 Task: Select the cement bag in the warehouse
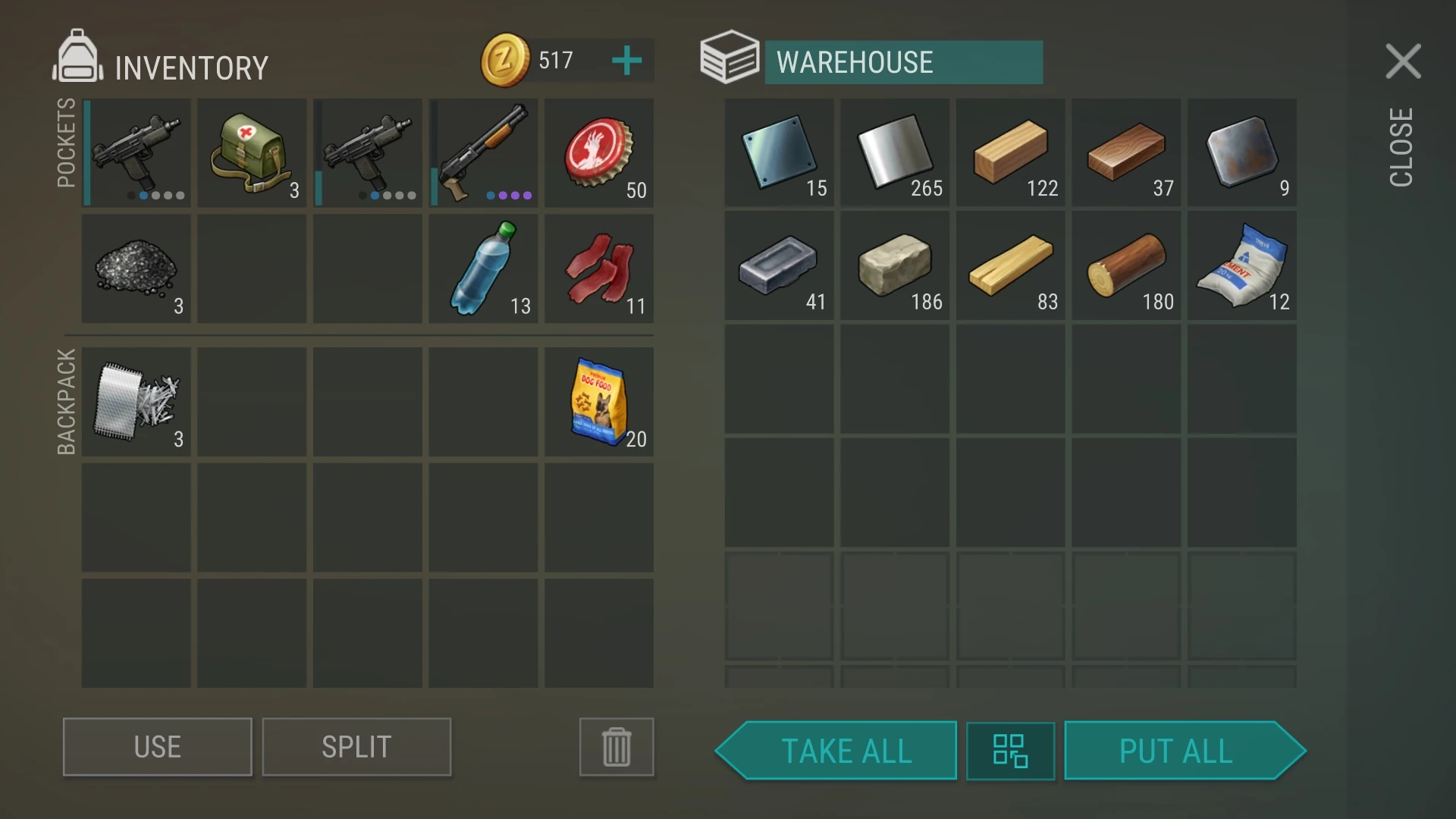tap(1241, 267)
